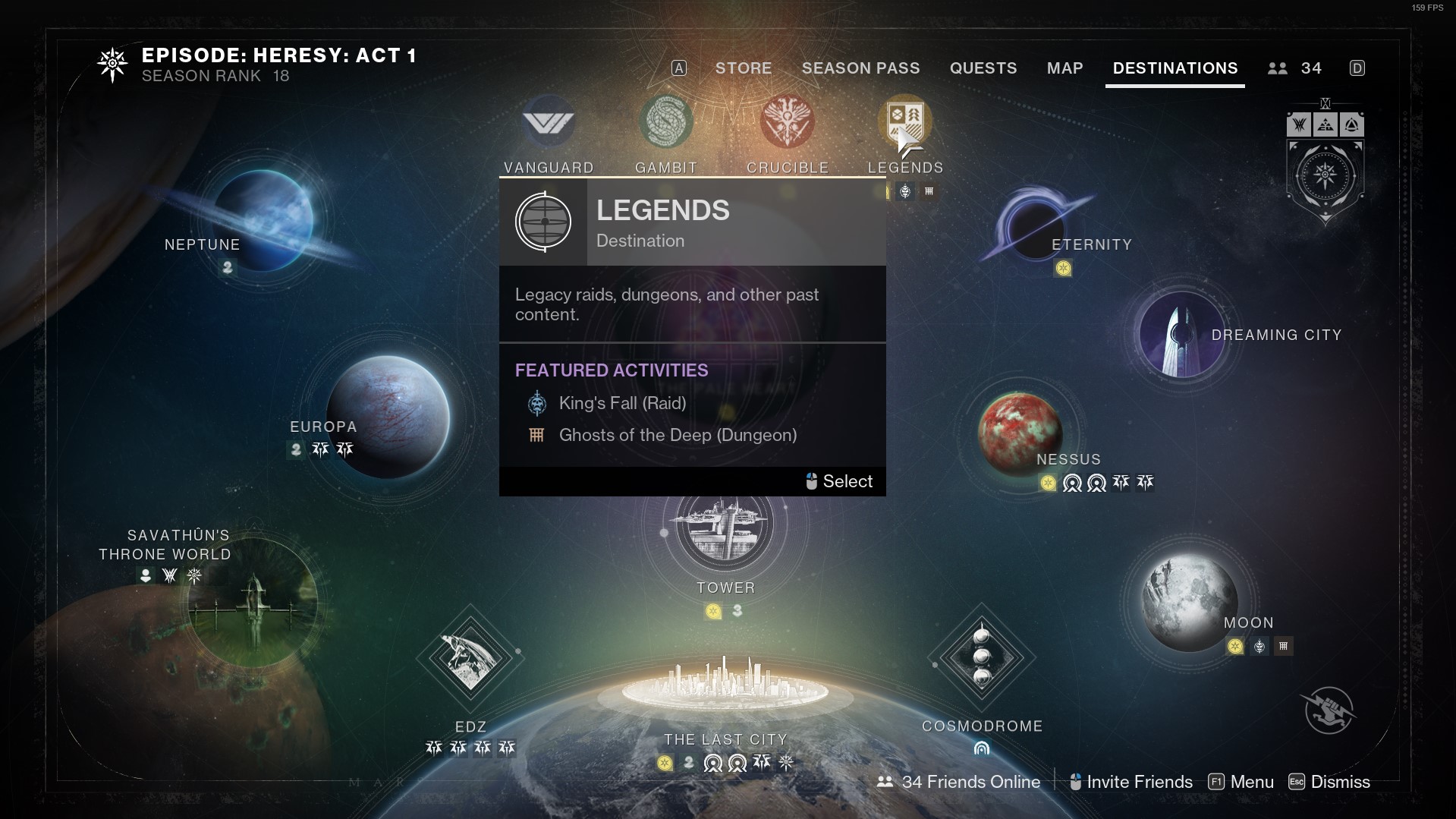Select the Crucible emblem
The height and width of the screenshot is (819, 1456).
click(787, 122)
